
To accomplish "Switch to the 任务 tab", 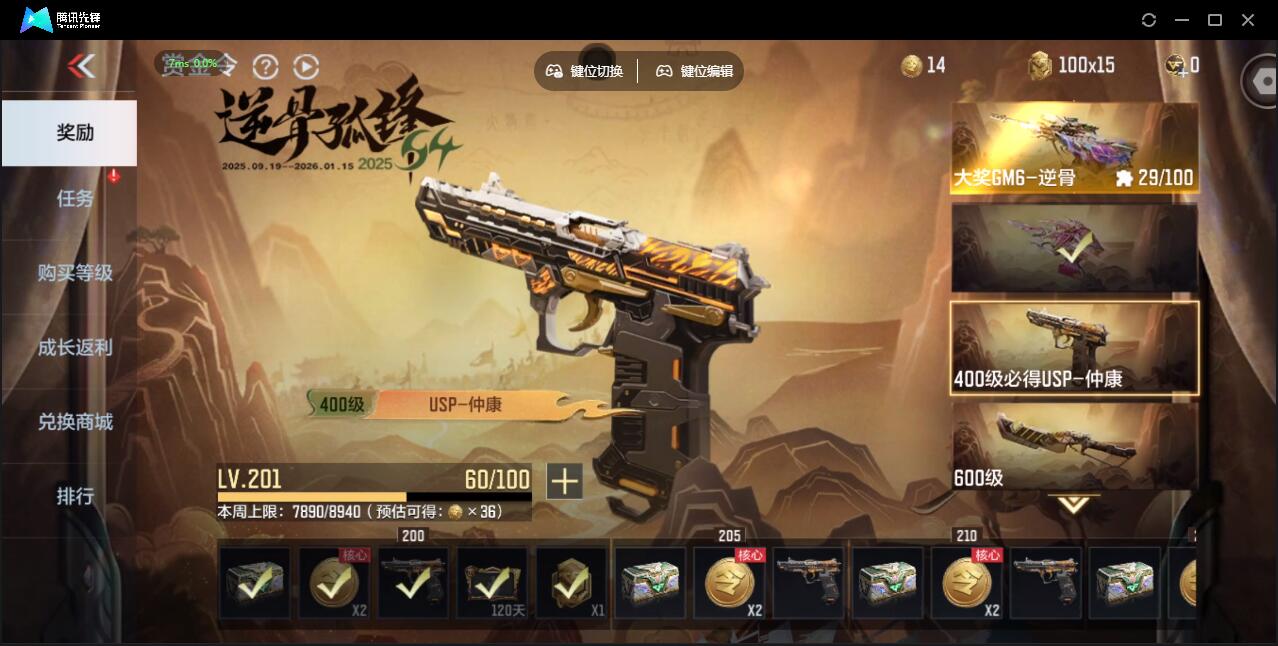I will [75, 198].
